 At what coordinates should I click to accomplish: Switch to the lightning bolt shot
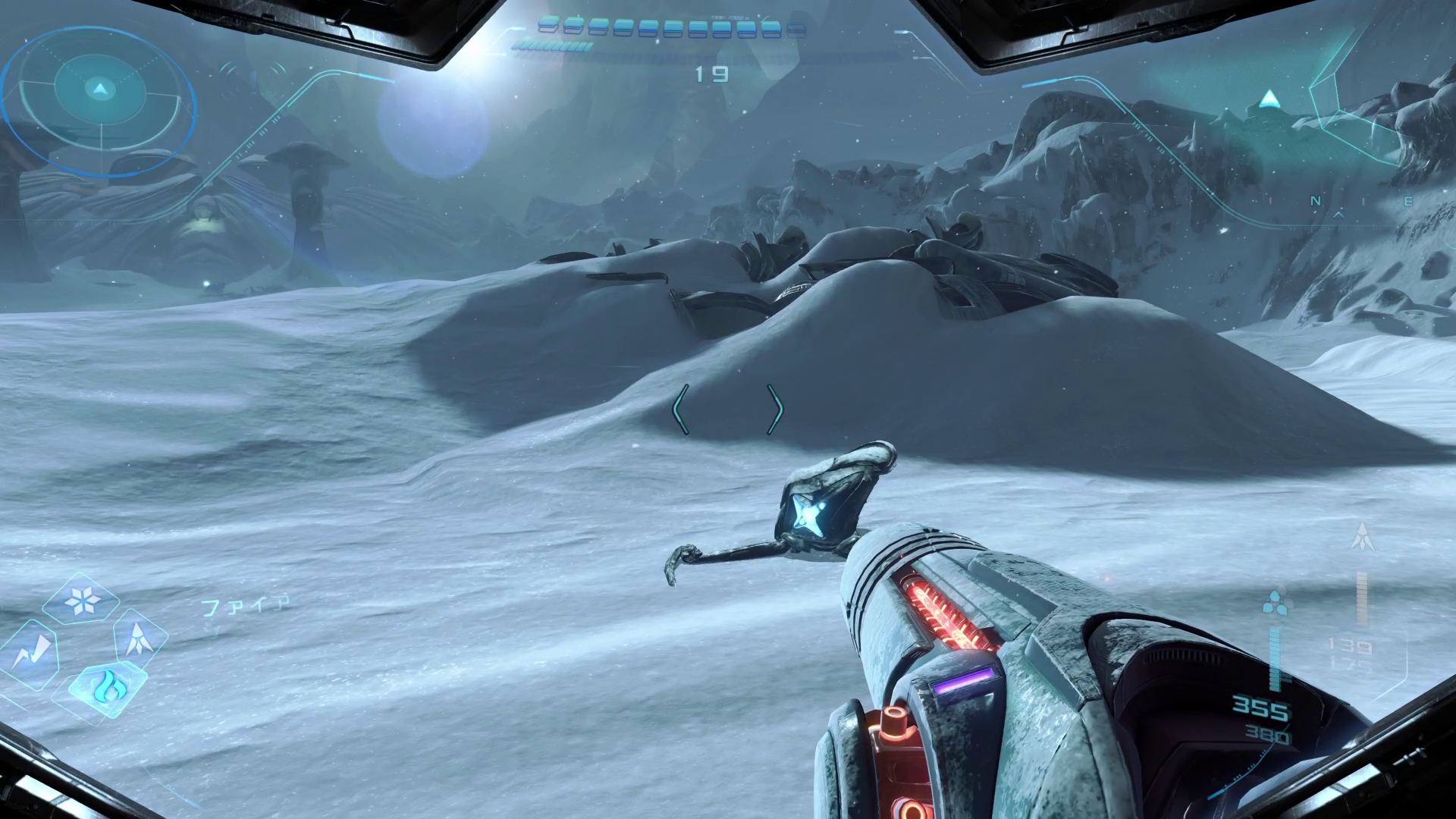point(32,654)
